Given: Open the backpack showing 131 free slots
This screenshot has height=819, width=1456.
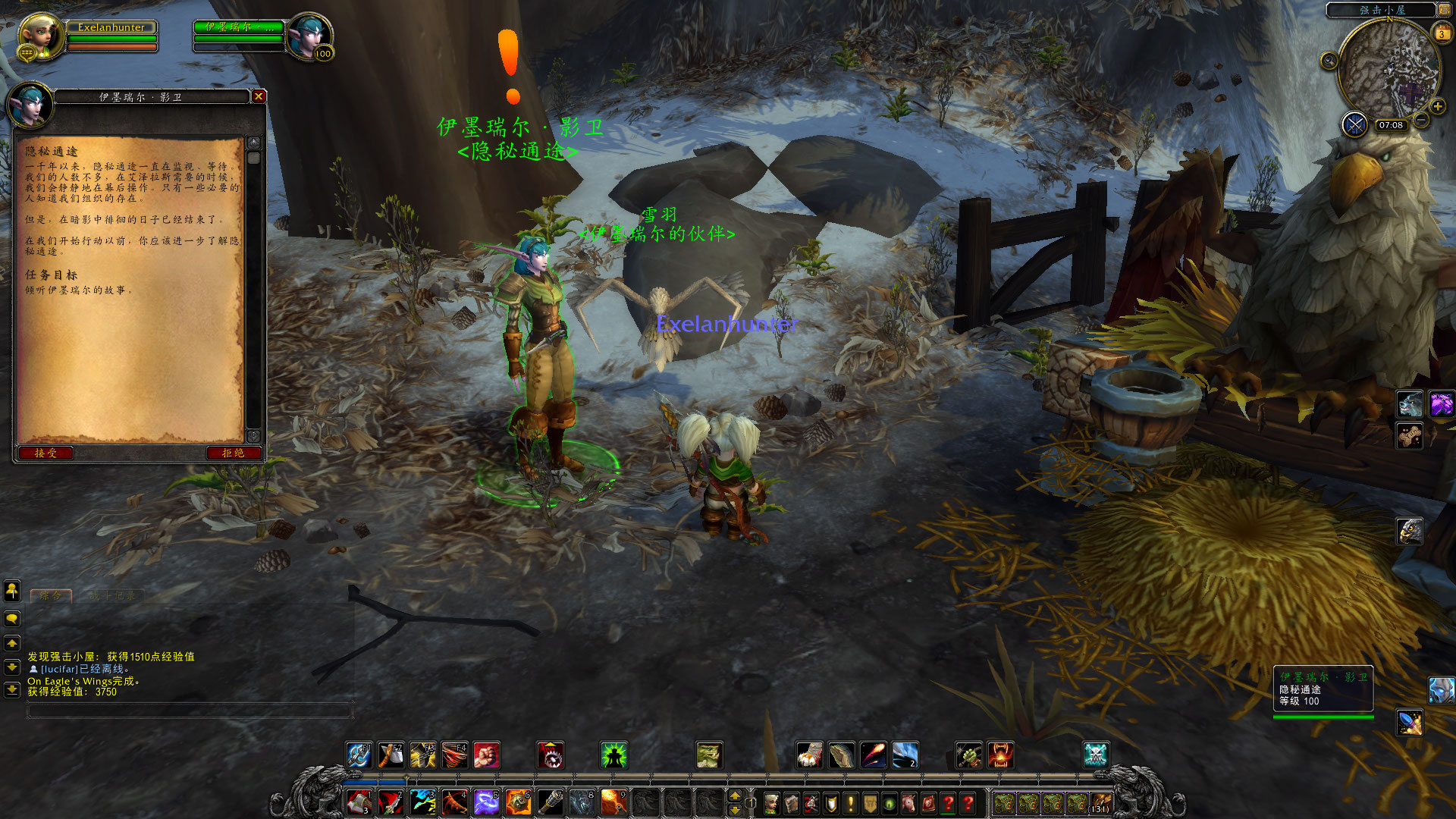Looking at the screenshot, I should pos(1100,803).
